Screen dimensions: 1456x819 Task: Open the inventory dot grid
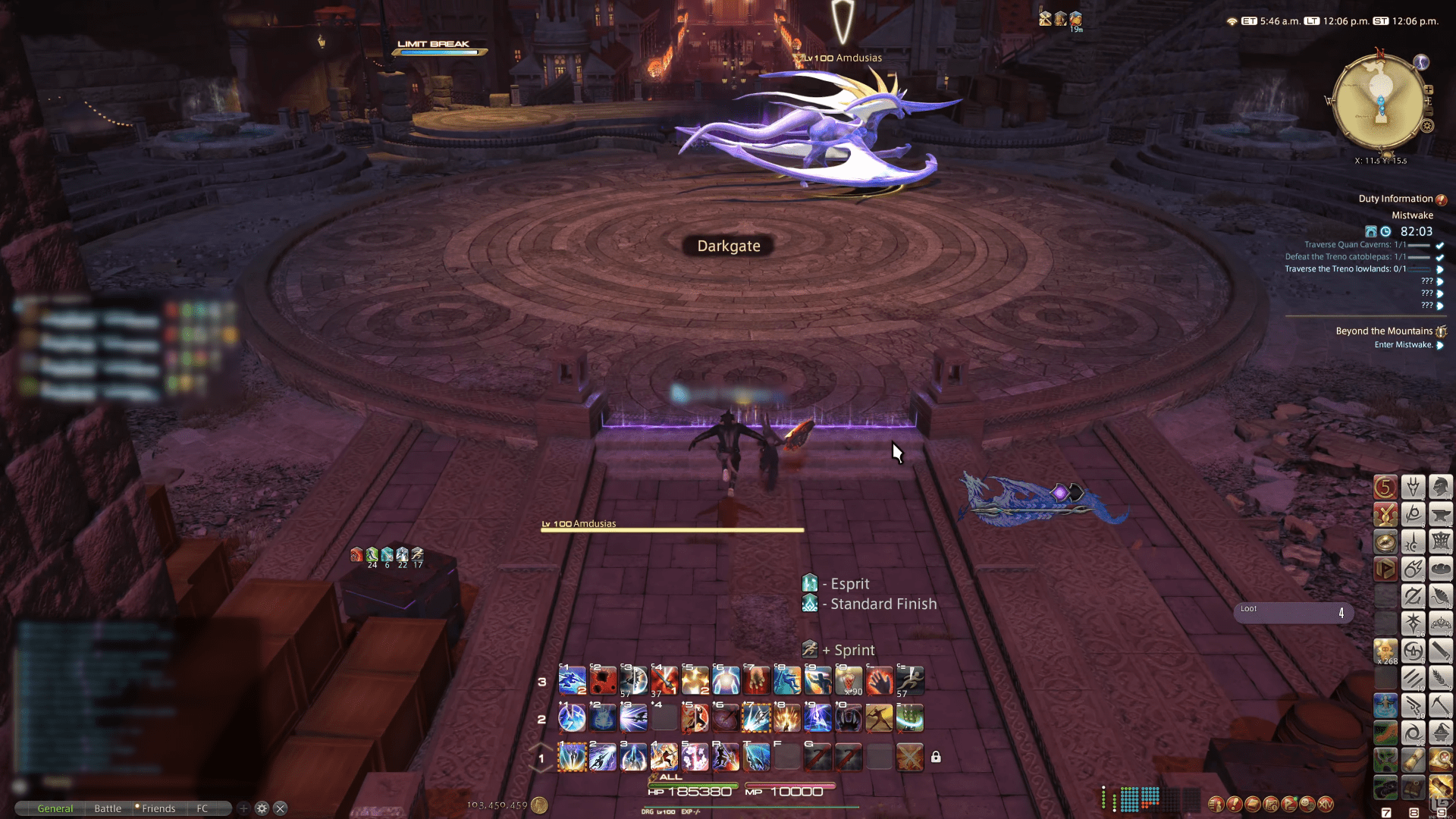[1130, 798]
